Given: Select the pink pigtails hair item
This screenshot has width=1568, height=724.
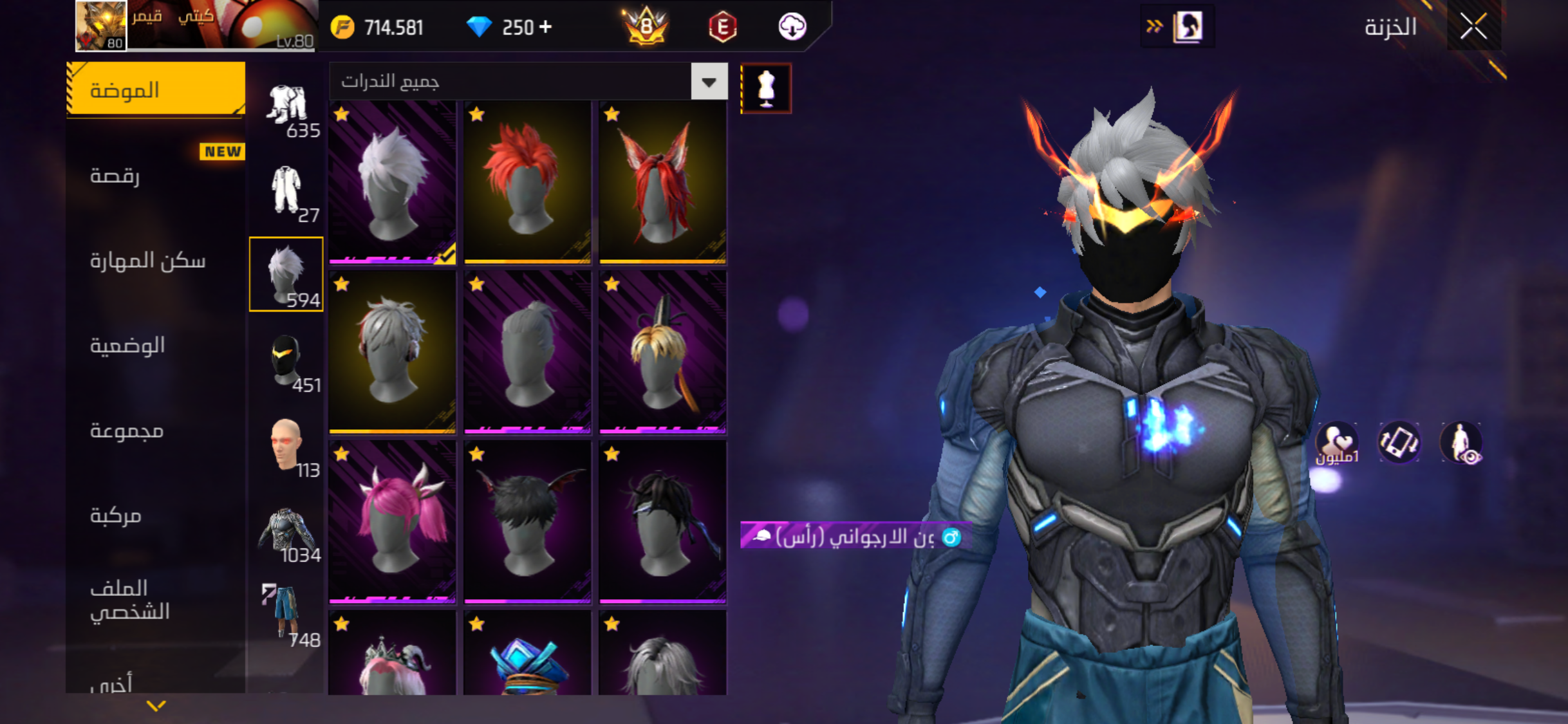Looking at the screenshot, I should coord(392,521).
